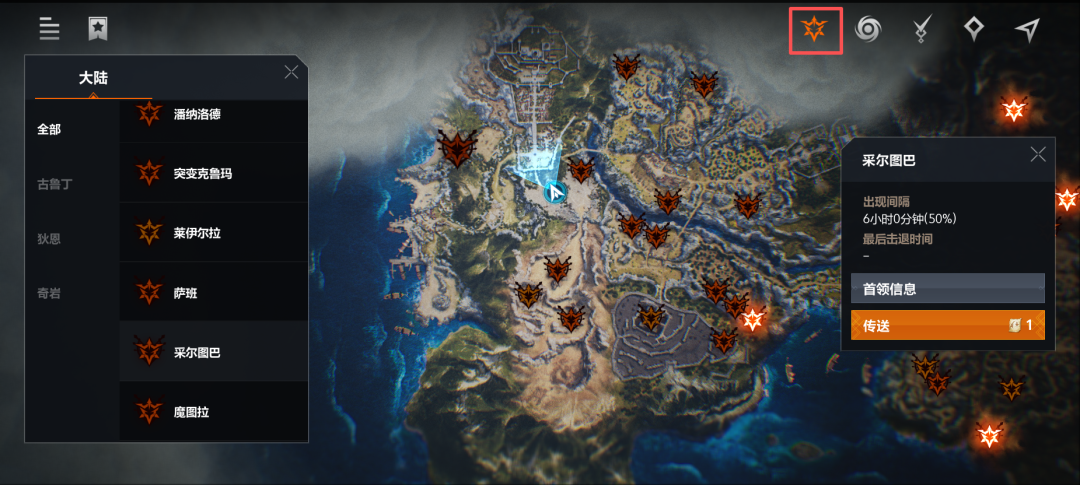Select the 全部 category

(49, 129)
